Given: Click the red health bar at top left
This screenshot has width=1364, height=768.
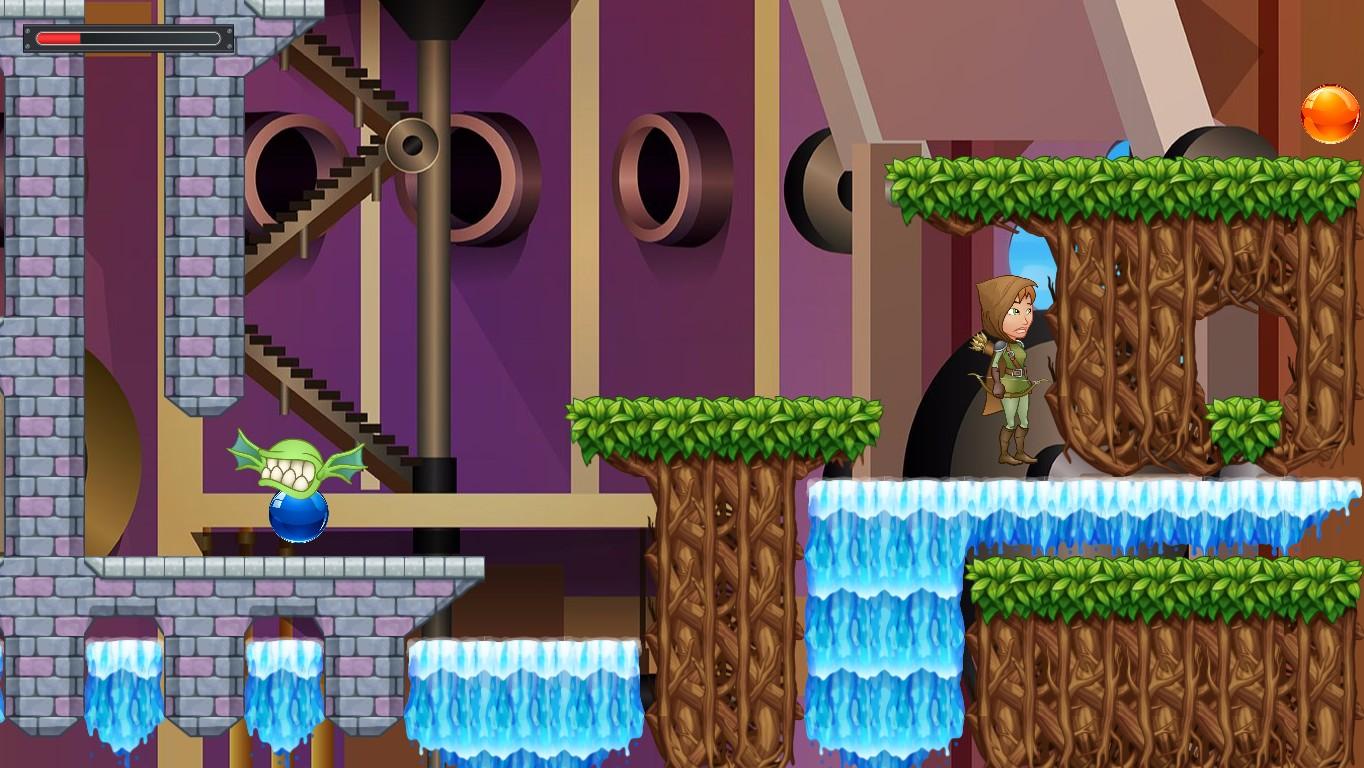Looking at the screenshot, I should [60, 38].
